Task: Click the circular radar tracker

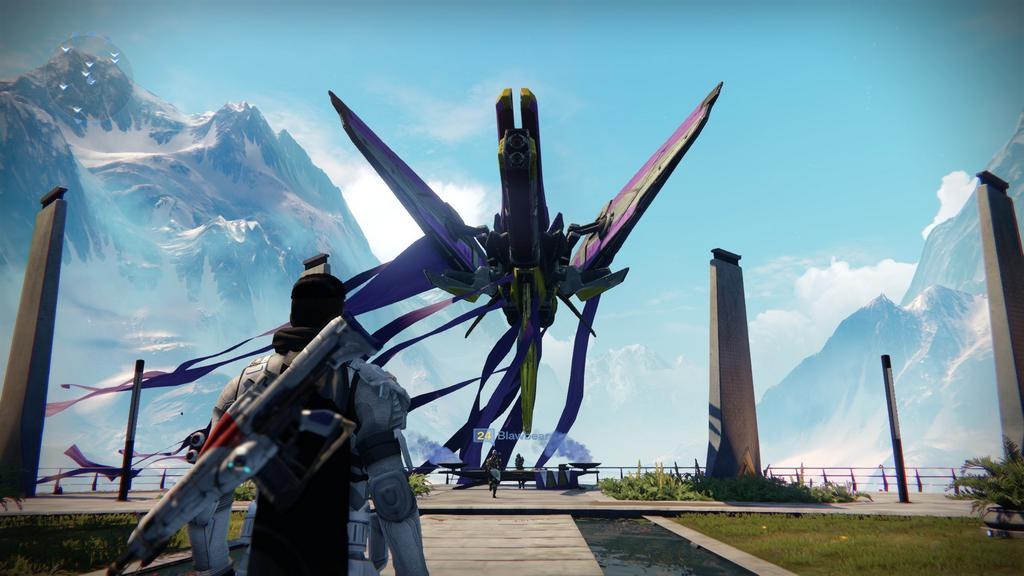Action: [x=92, y=74]
